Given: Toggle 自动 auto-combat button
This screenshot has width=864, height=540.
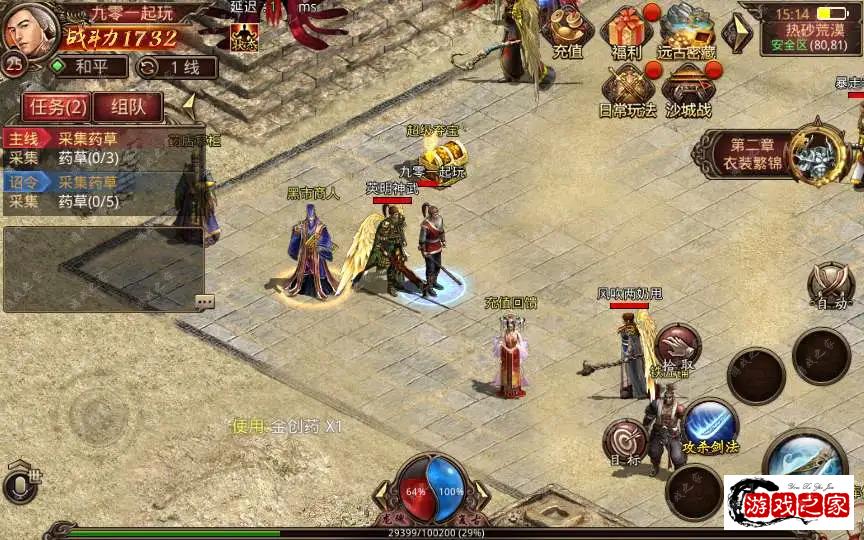Looking at the screenshot, I should tap(829, 285).
